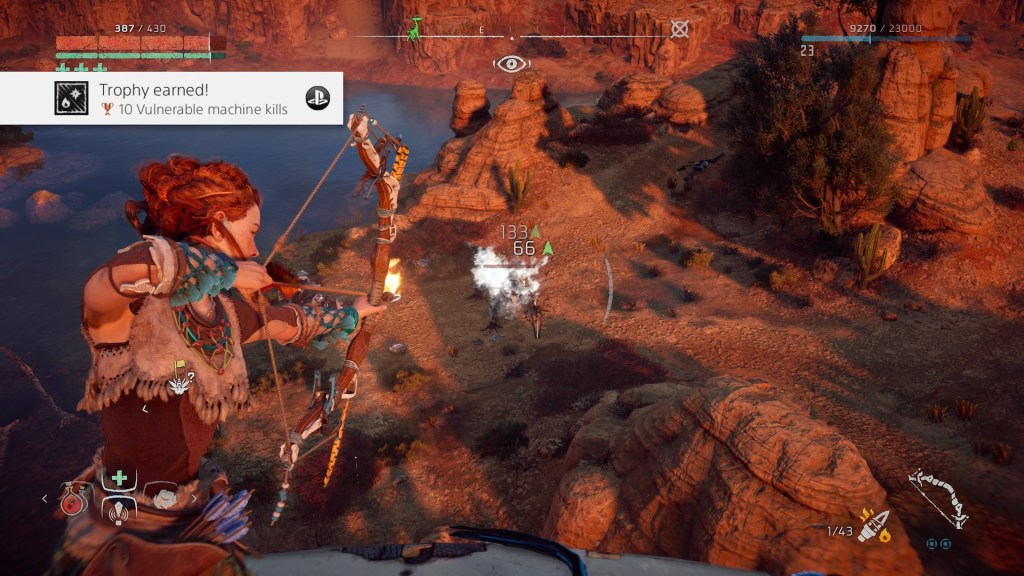
Task: Select the crossed-circle marker on compass
Action: [x=680, y=29]
